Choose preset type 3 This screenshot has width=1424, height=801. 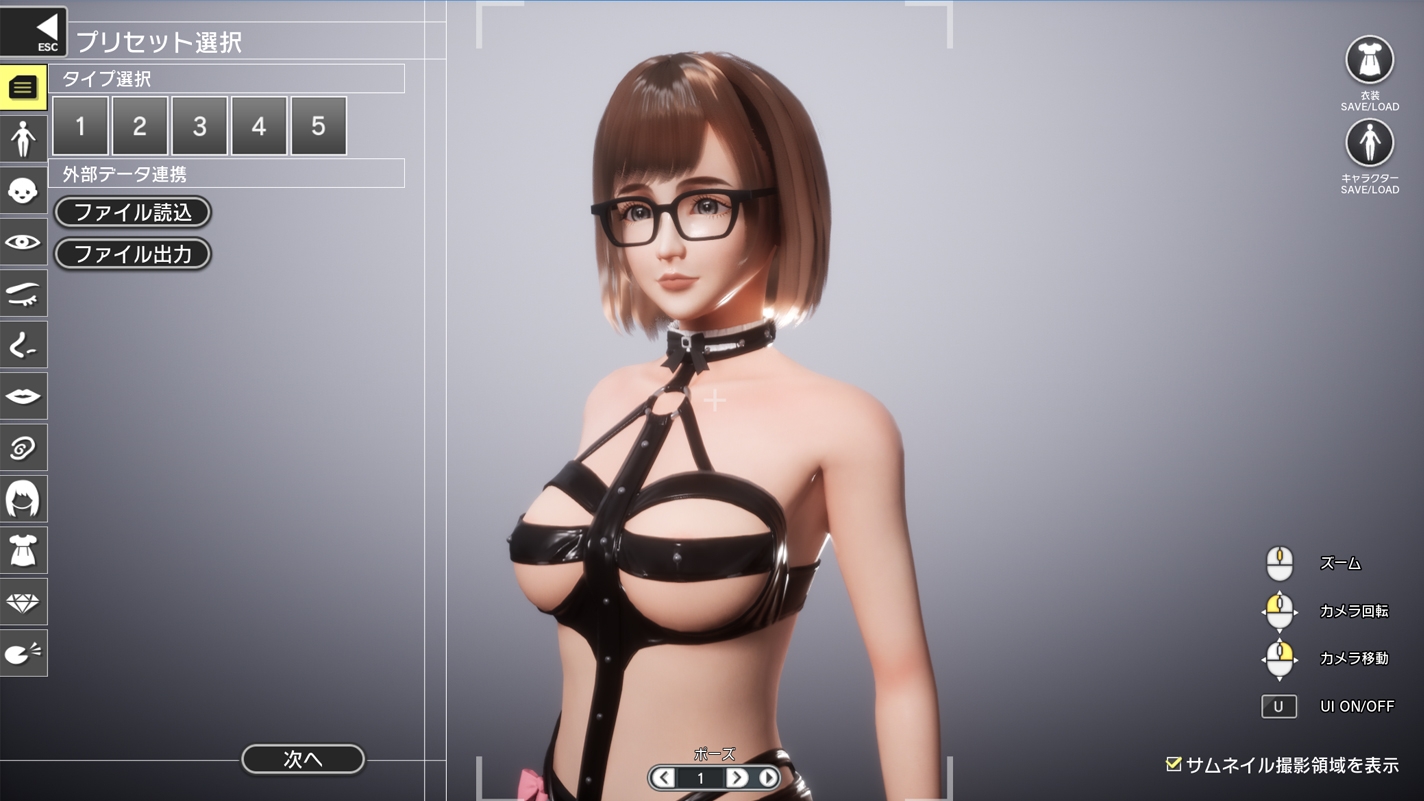(199, 126)
